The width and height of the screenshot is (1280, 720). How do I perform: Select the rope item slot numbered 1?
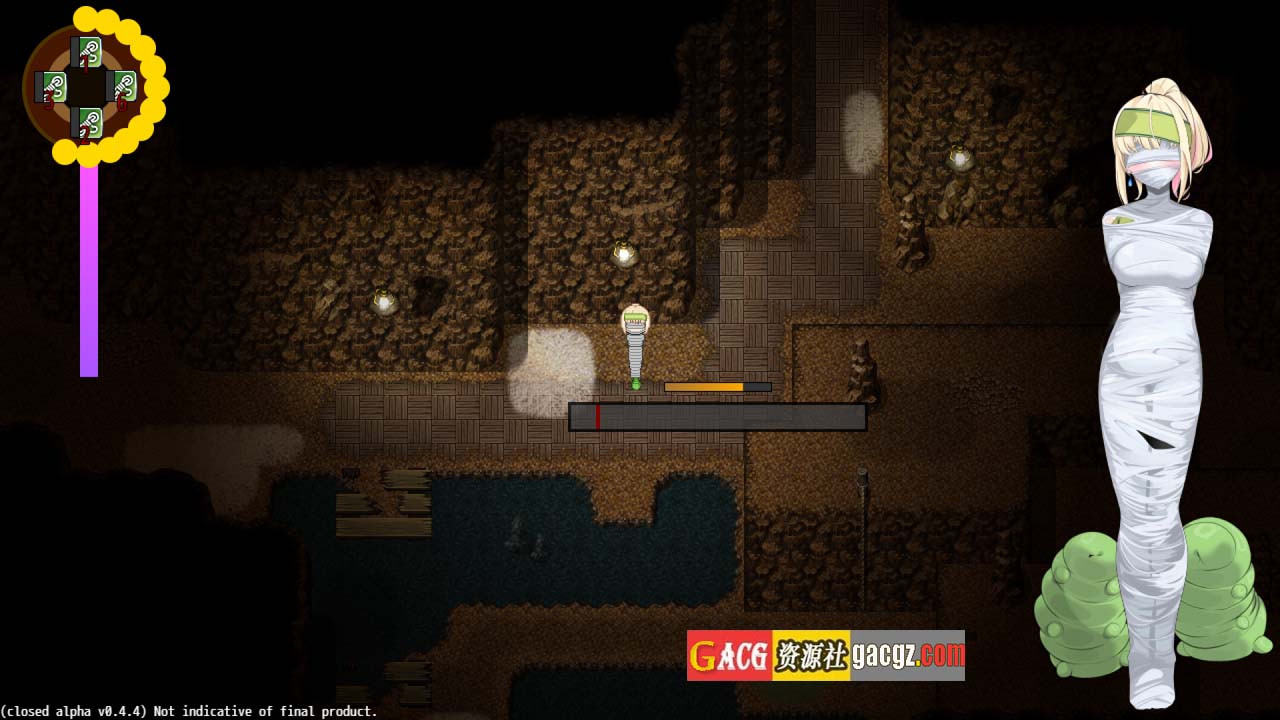(x=88, y=52)
